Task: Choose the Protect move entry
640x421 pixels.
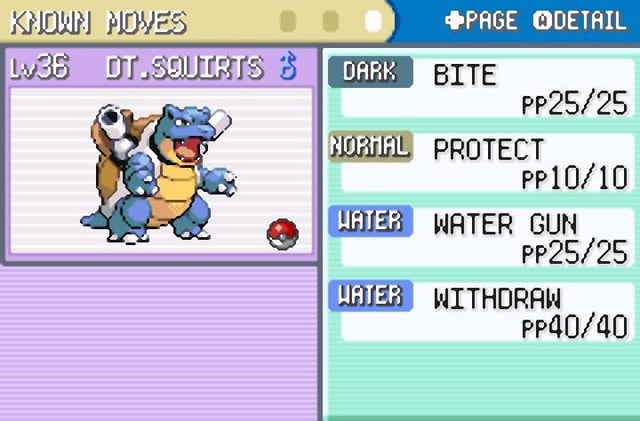Action: tap(480, 162)
